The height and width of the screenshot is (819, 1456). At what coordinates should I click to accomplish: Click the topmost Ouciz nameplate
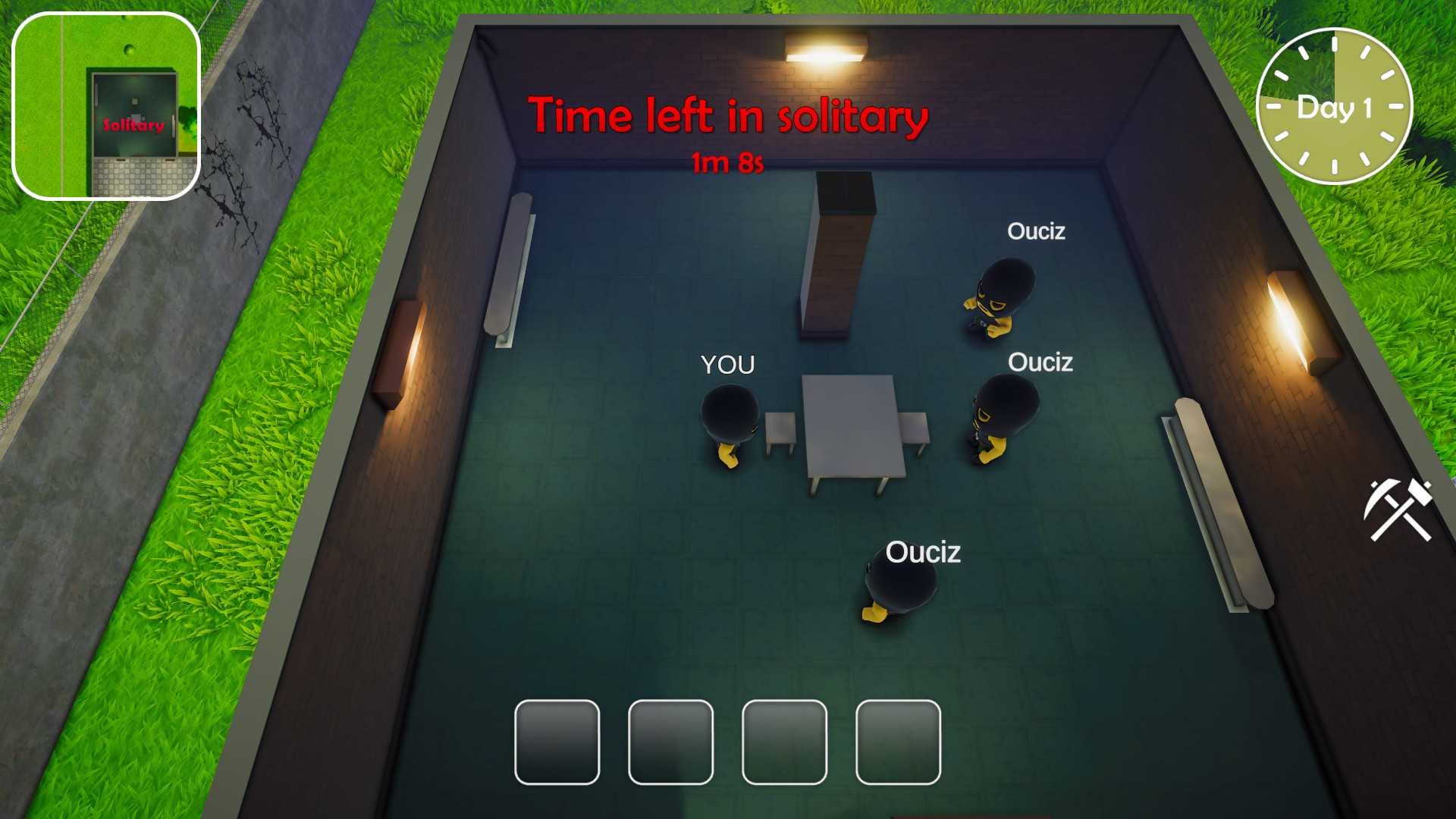click(x=1037, y=231)
